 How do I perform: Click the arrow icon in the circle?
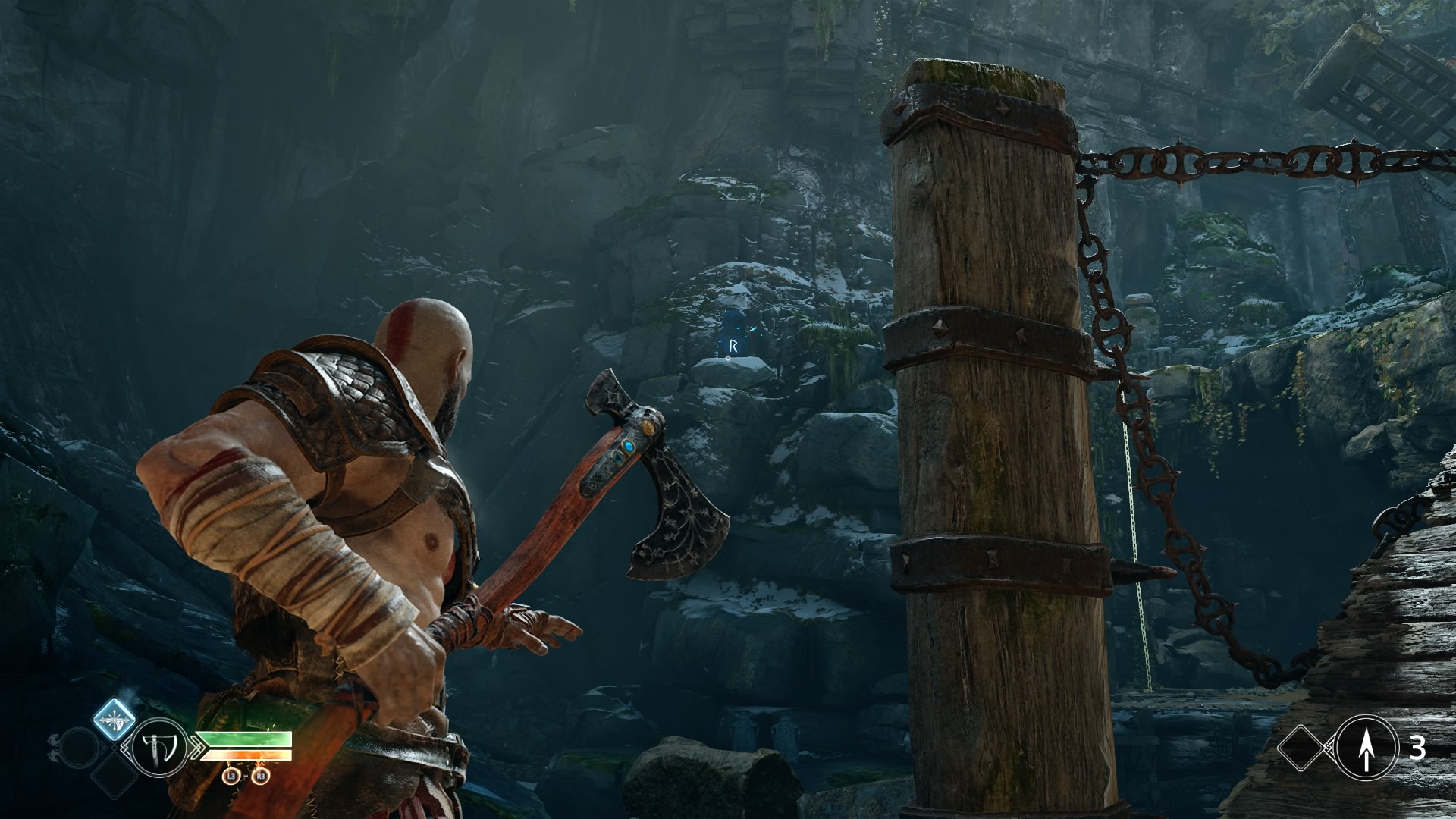[x=1366, y=749]
